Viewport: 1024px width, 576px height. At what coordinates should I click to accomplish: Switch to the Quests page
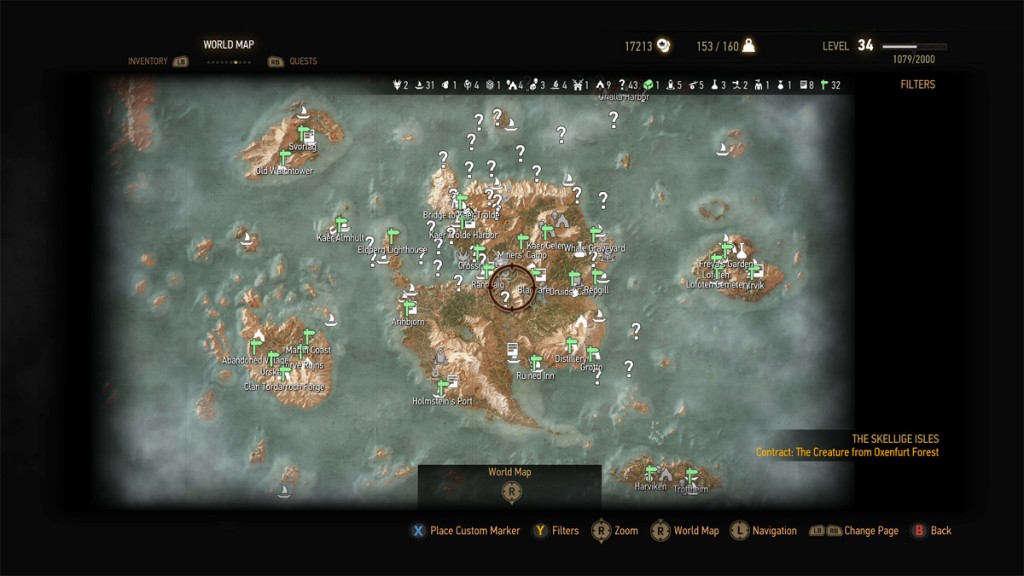(302, 62)
